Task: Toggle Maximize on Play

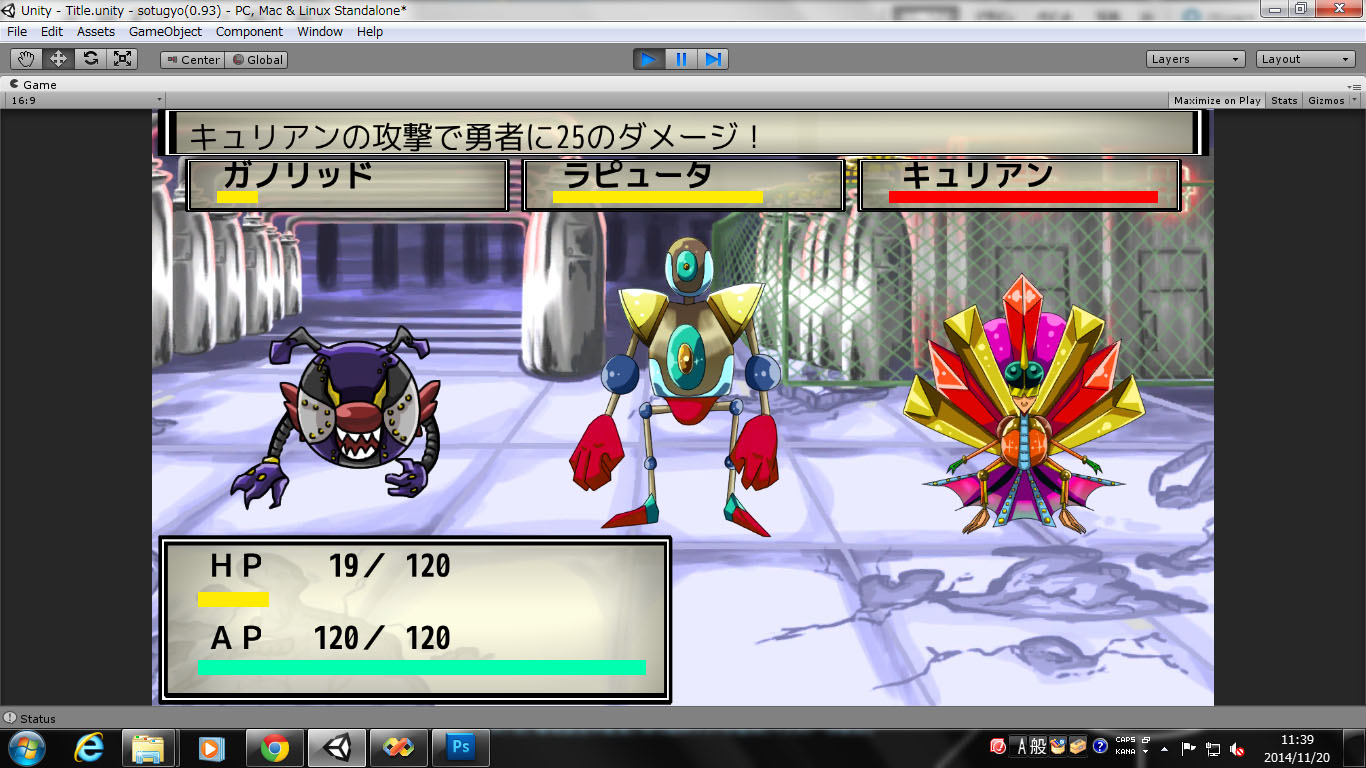Action: click(1217, 100)
